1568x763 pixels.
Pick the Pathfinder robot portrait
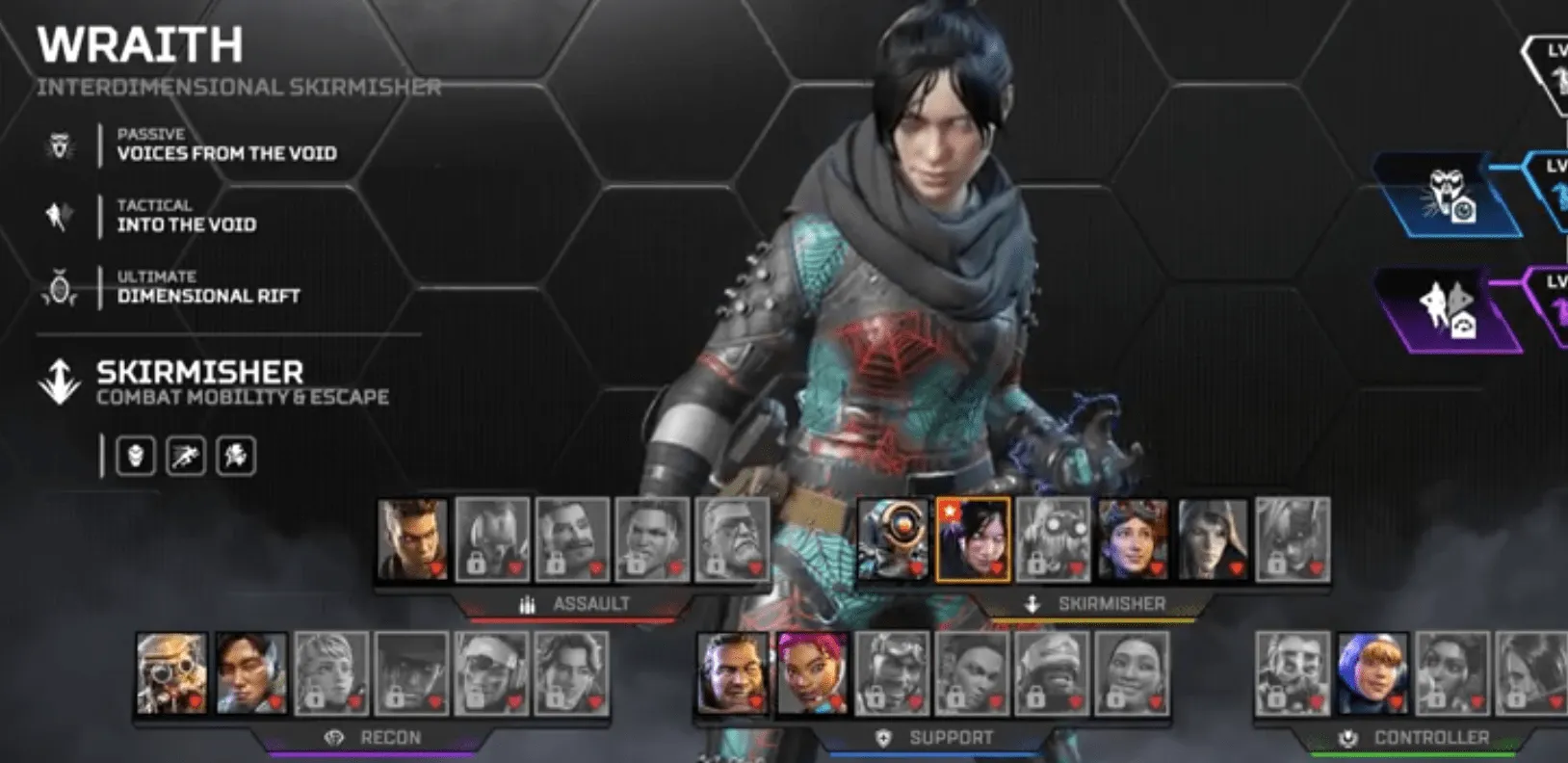(x=893, y=539)
